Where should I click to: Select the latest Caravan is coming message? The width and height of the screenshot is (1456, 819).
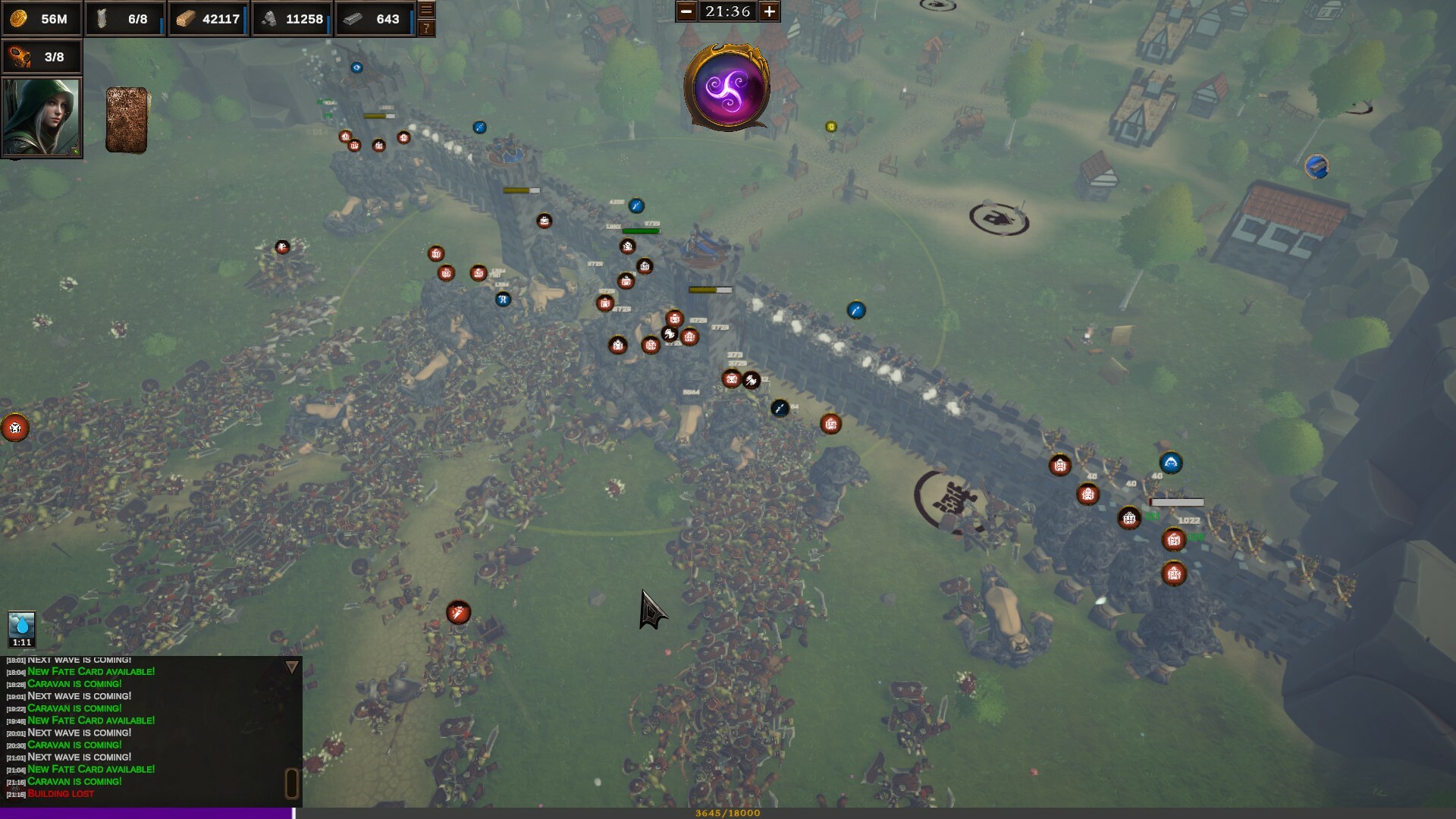pyautogui.click(x=74, y=781)
